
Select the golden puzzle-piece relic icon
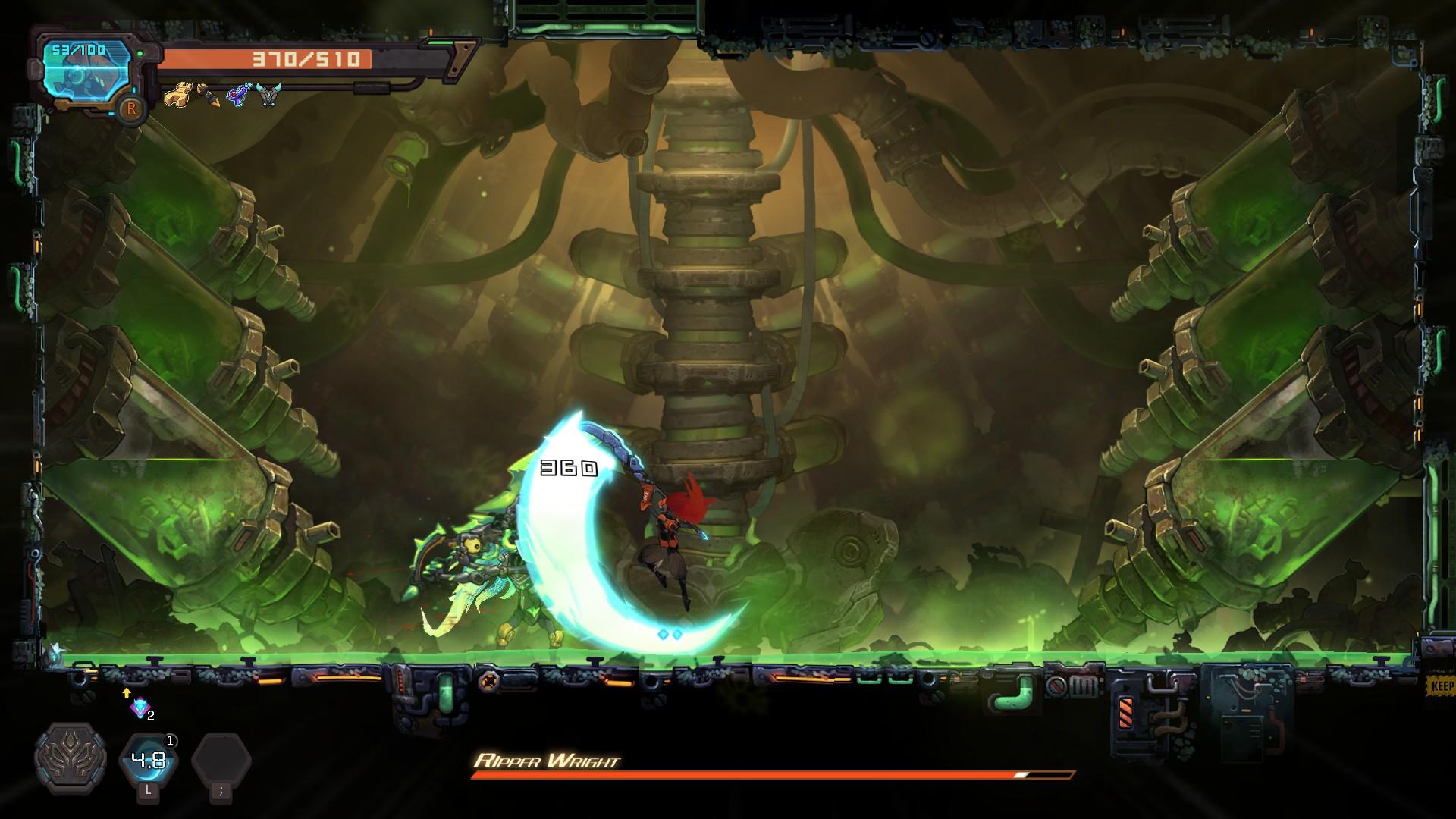177,96
